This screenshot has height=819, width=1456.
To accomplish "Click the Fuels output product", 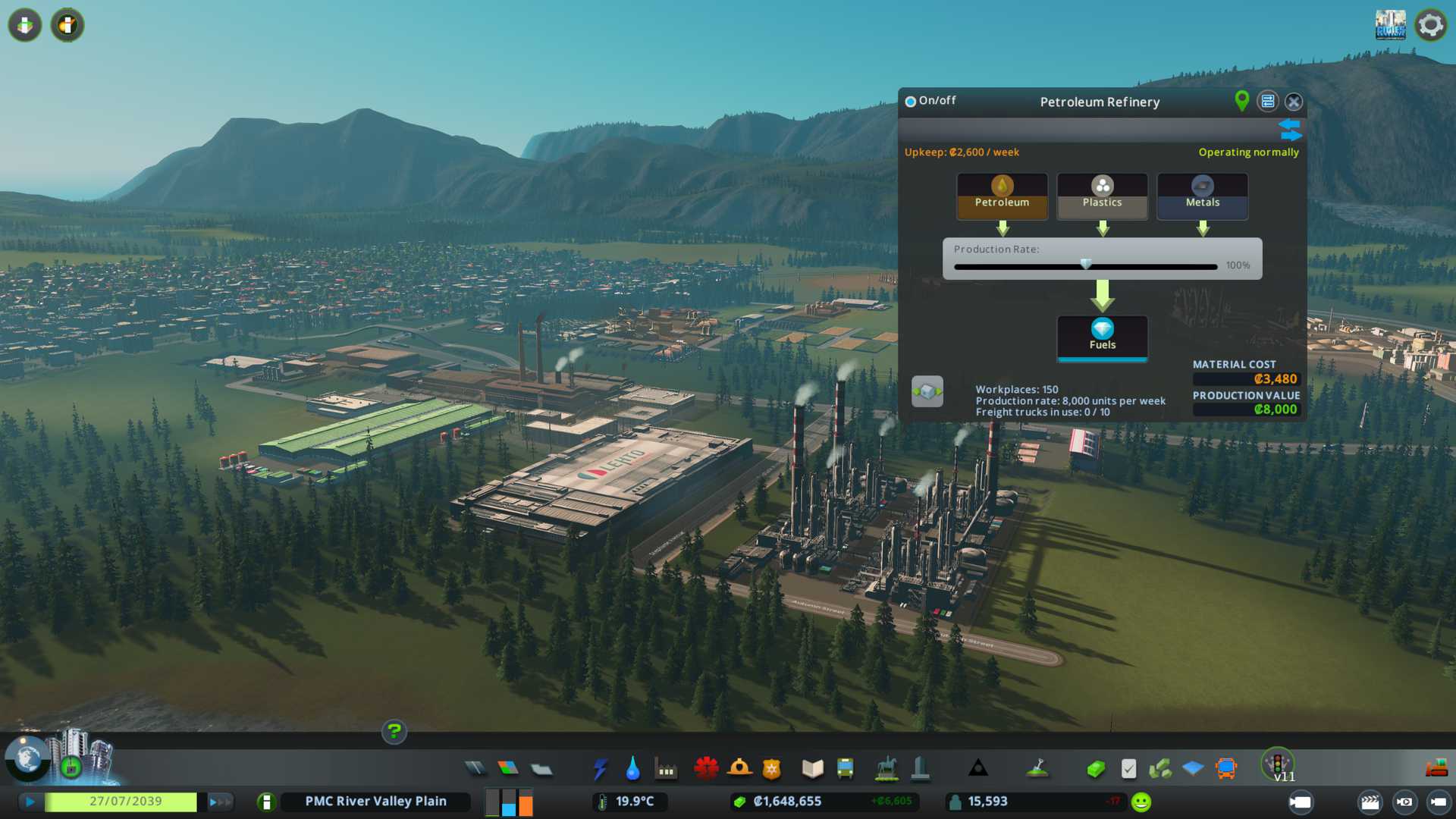I will tap(1102, 336).
